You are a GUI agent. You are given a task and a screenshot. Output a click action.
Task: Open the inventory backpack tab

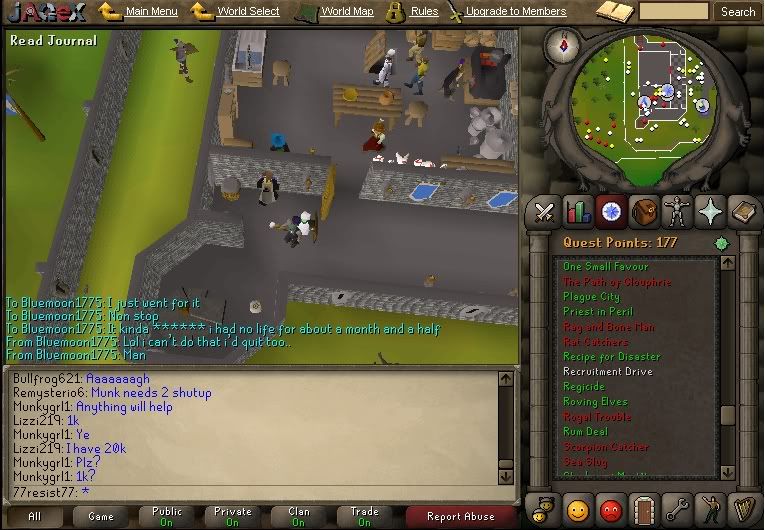tap(644, 212)
